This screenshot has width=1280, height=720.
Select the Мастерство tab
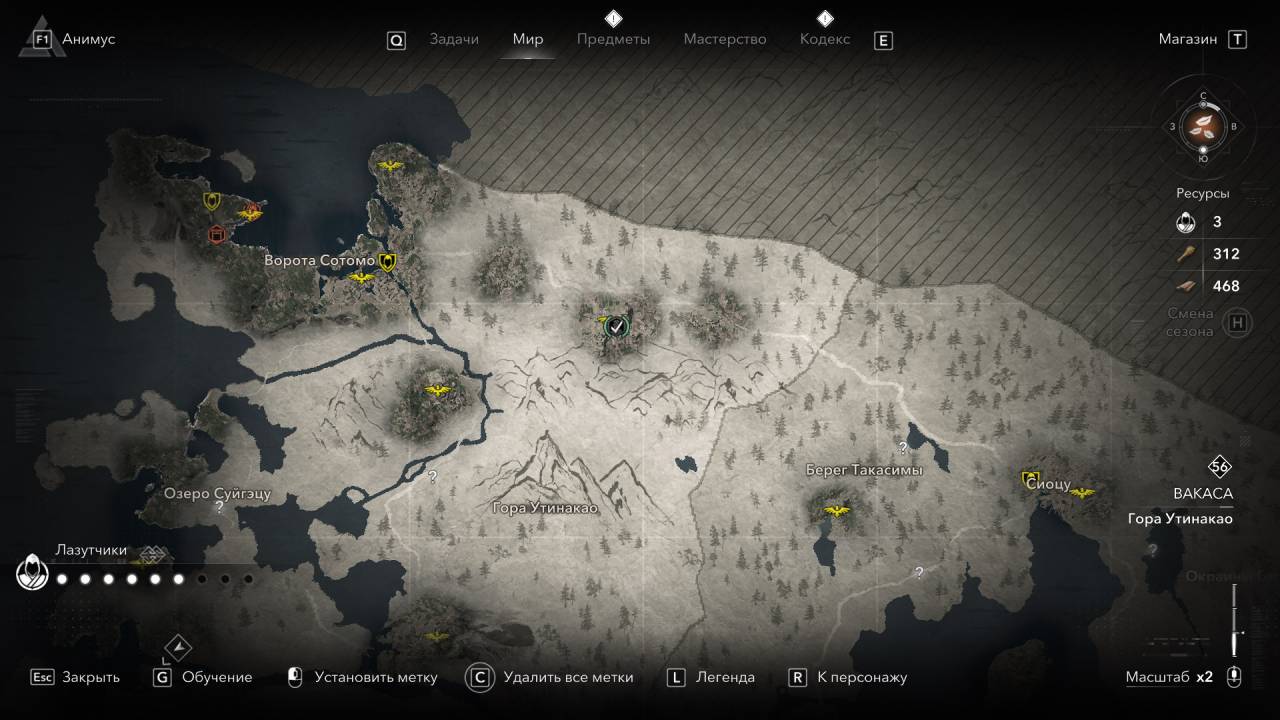pos(725,39)
